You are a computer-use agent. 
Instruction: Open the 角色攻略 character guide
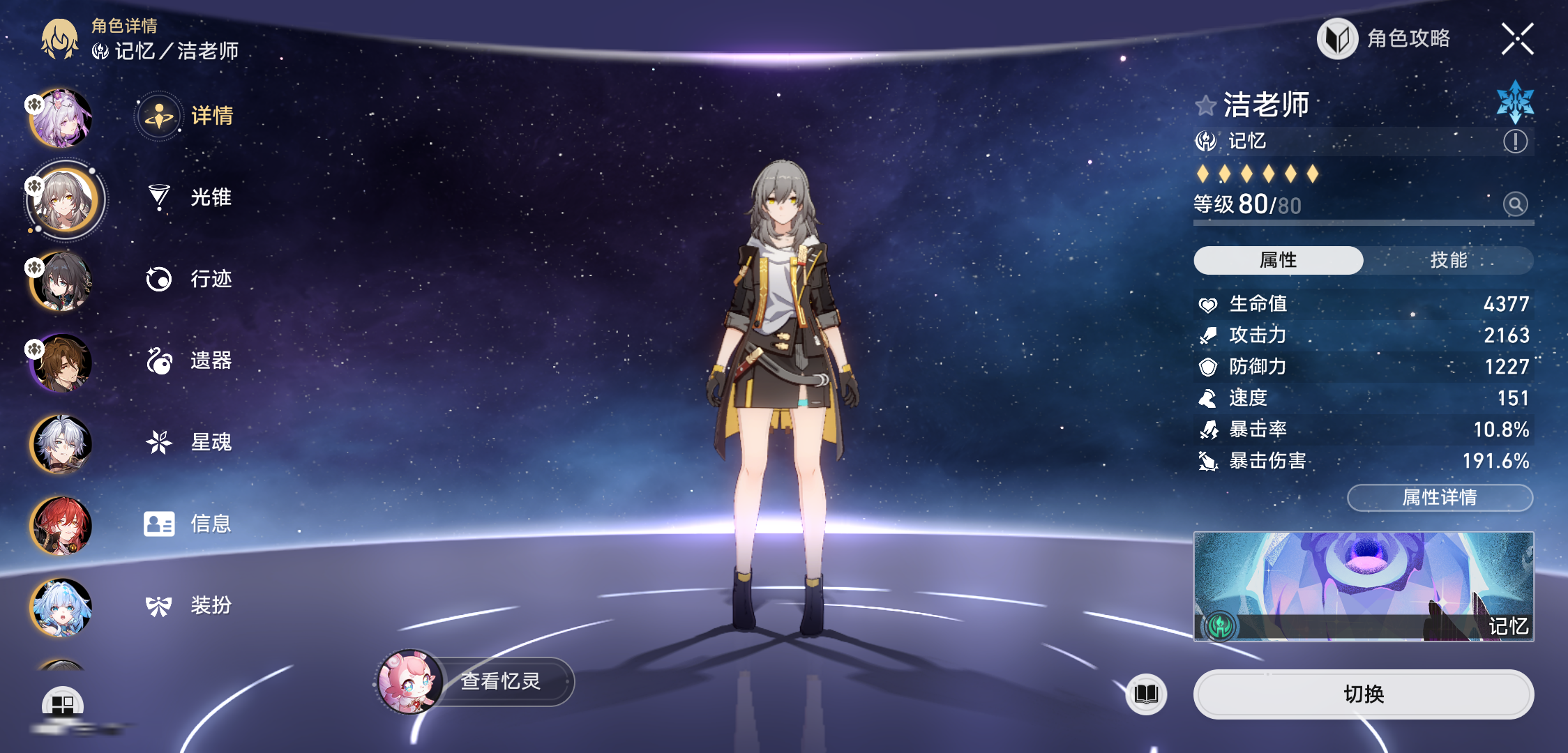pyautogui.click(x=1385, y=39)
